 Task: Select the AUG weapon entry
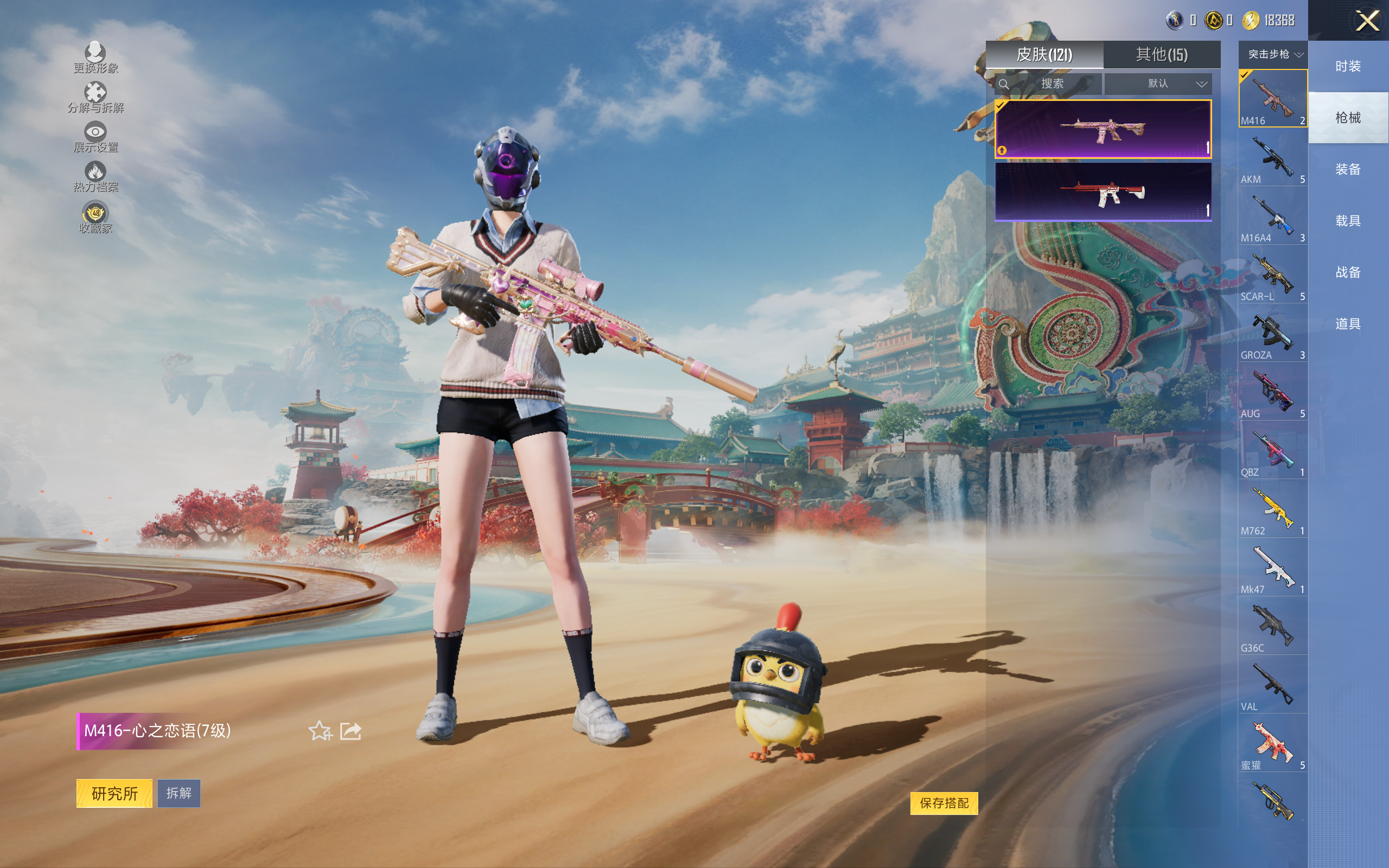click(1272, 392)
